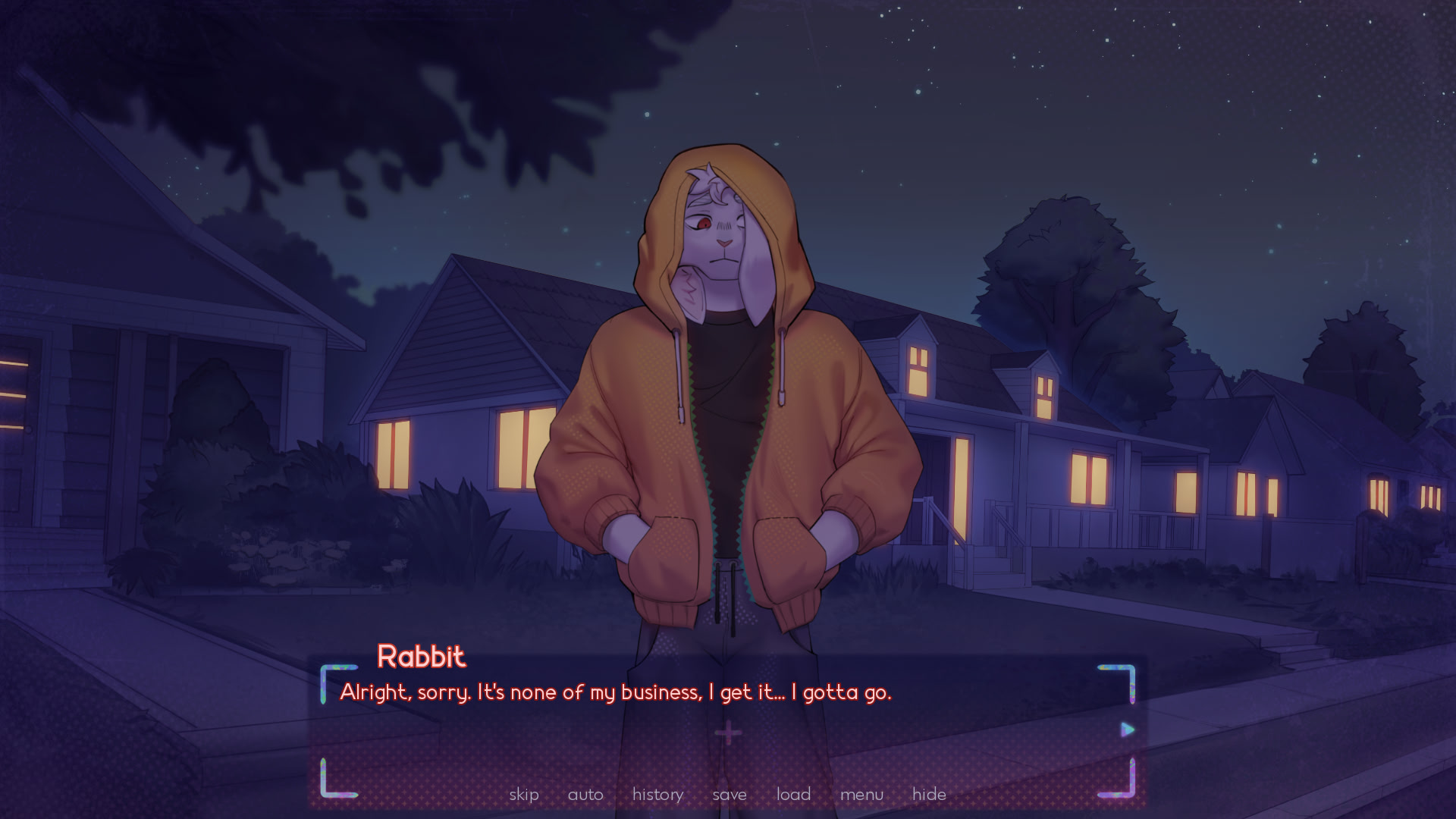Advance dialogue with the arrow indicator
1456x819 pixels.
pos(1128,730)
